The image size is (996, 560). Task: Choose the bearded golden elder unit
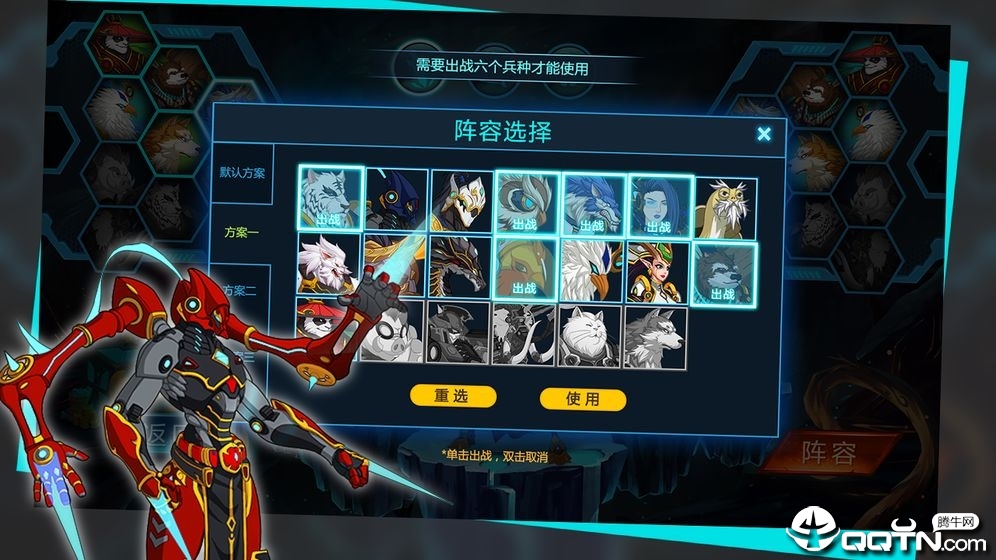[x=725, y=207]
